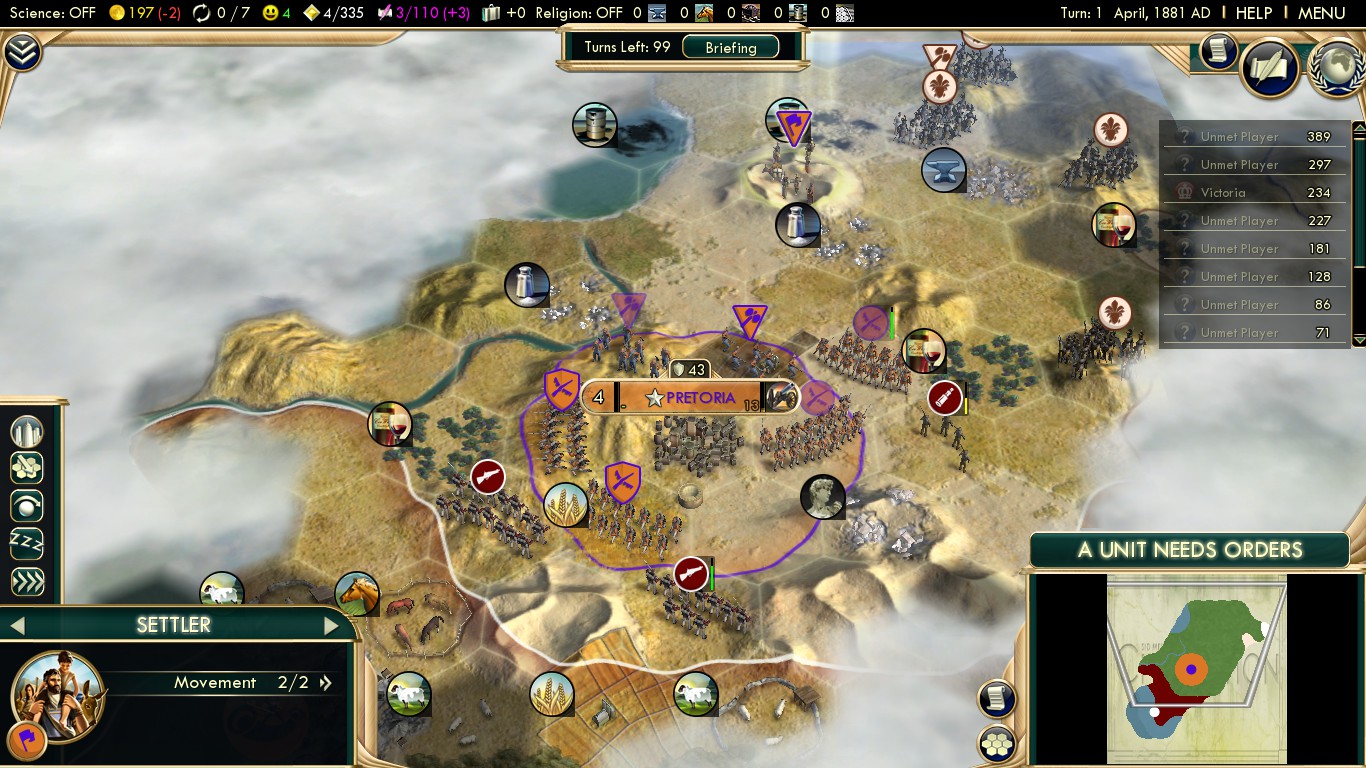Open the Social Policies scroll icon top right
This screenshot has height=768, width=1366.
pos(1270,68)
